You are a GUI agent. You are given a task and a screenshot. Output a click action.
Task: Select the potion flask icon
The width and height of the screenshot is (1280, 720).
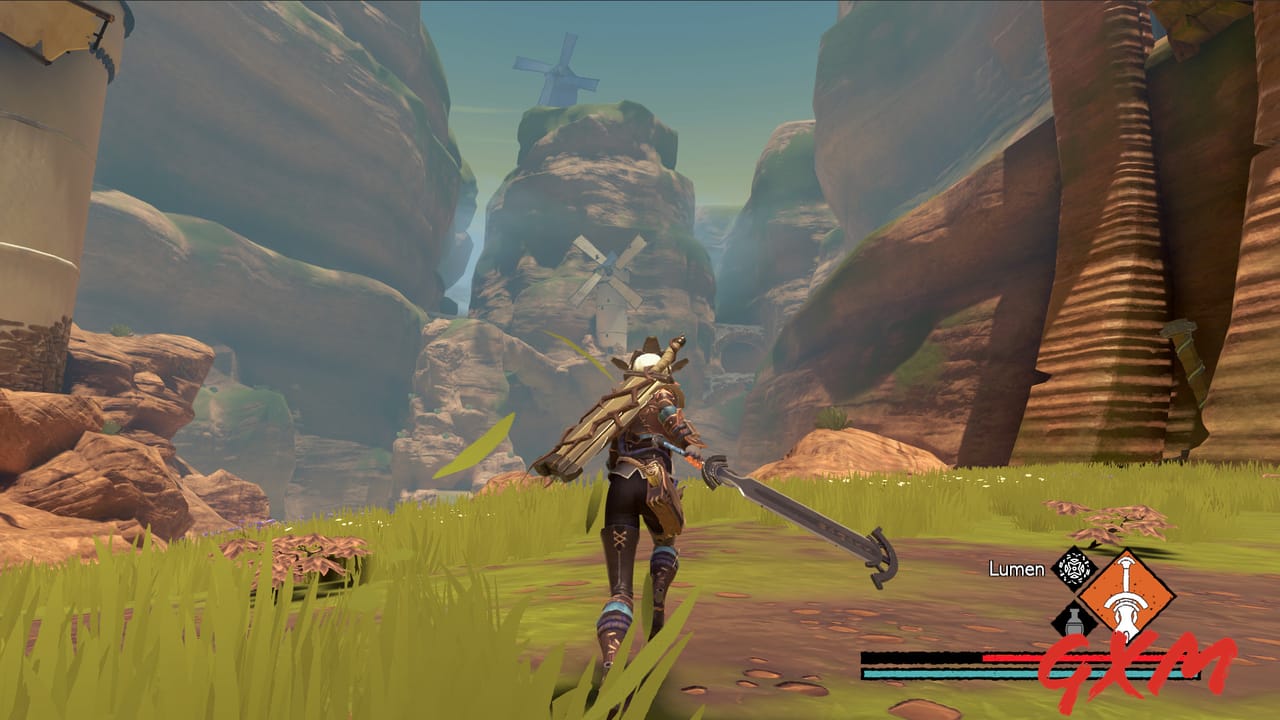coord(1073,622)
